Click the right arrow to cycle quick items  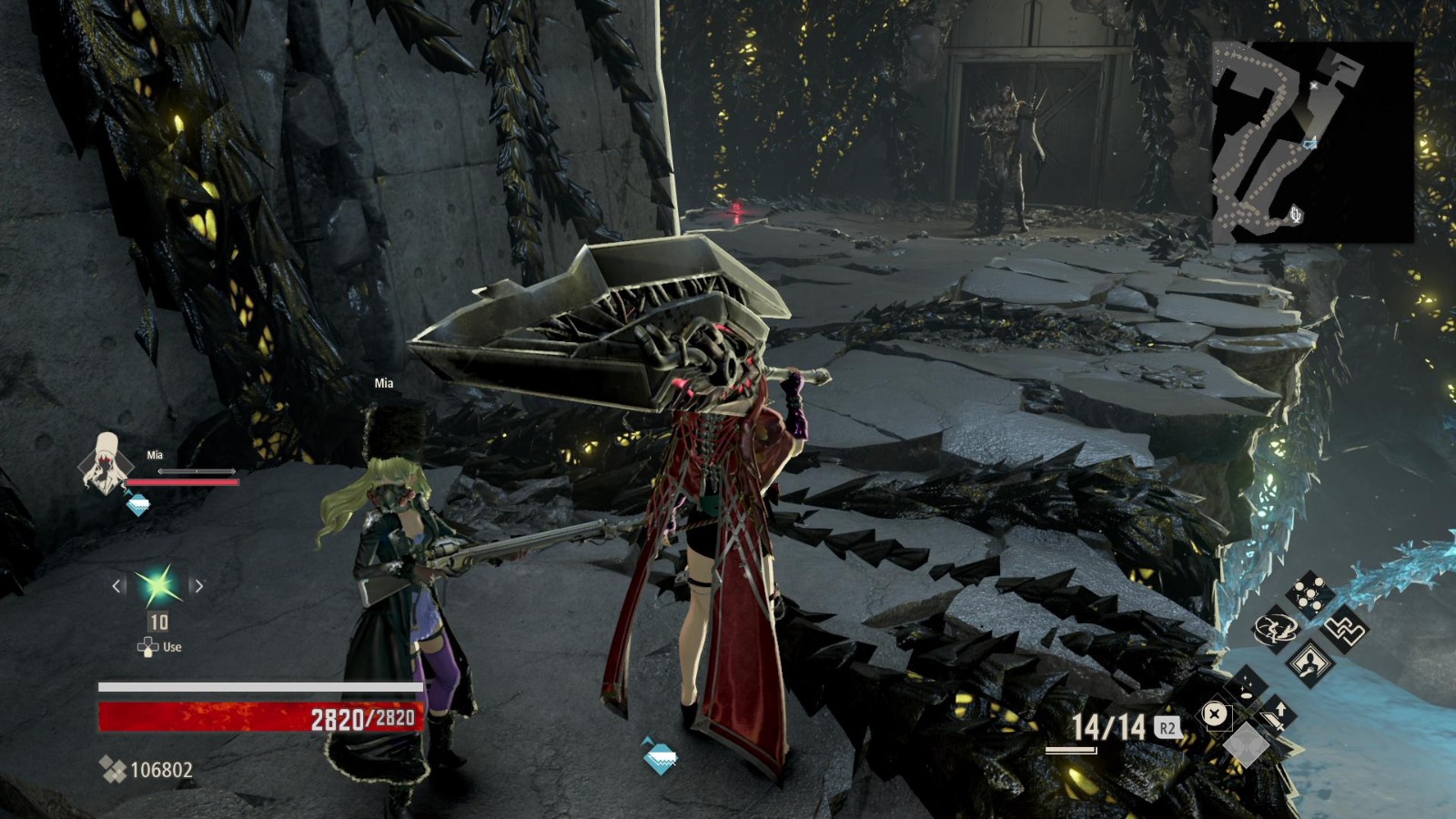(198, 586)
